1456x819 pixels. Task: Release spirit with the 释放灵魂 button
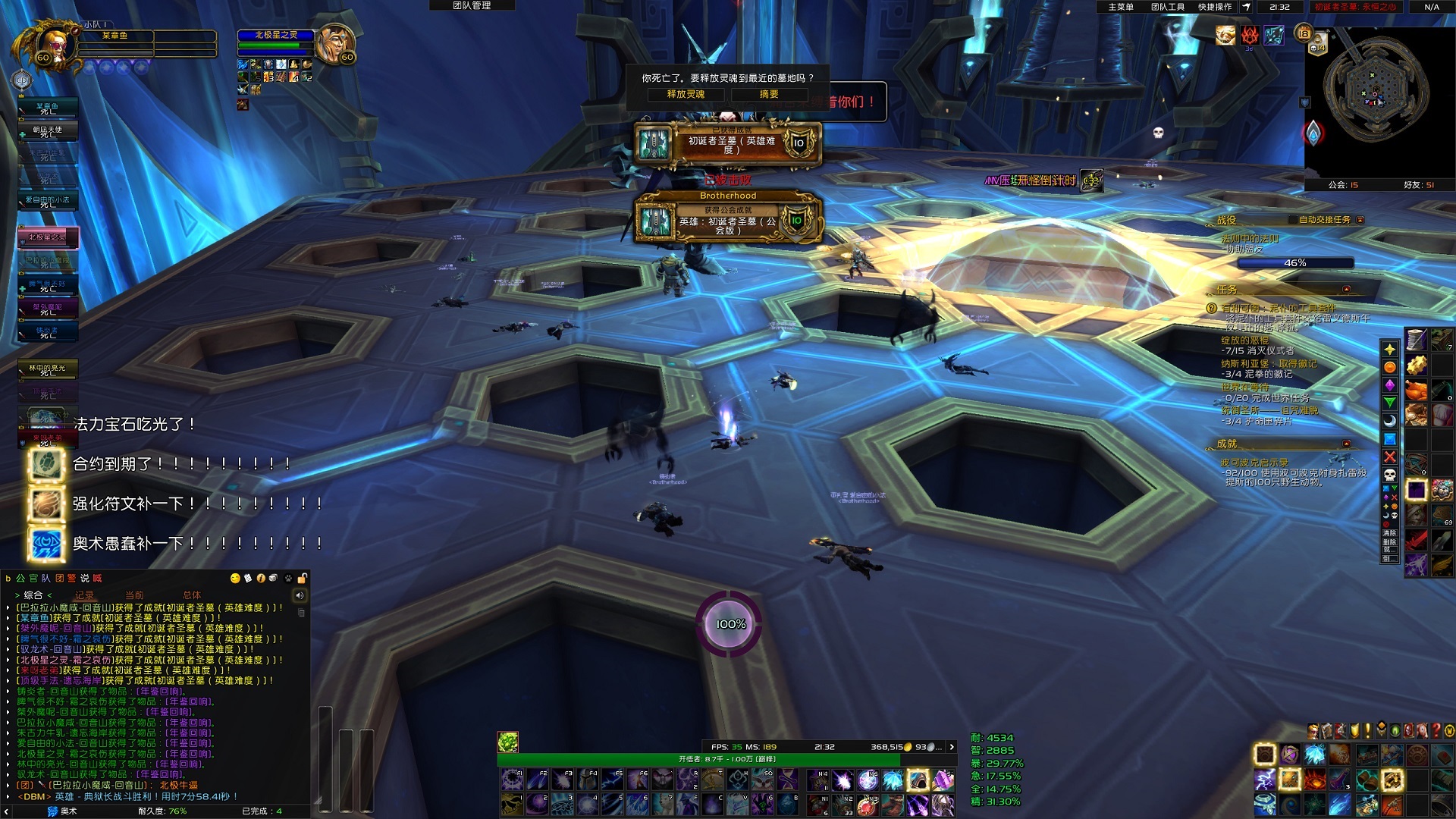tap(686, 94)
